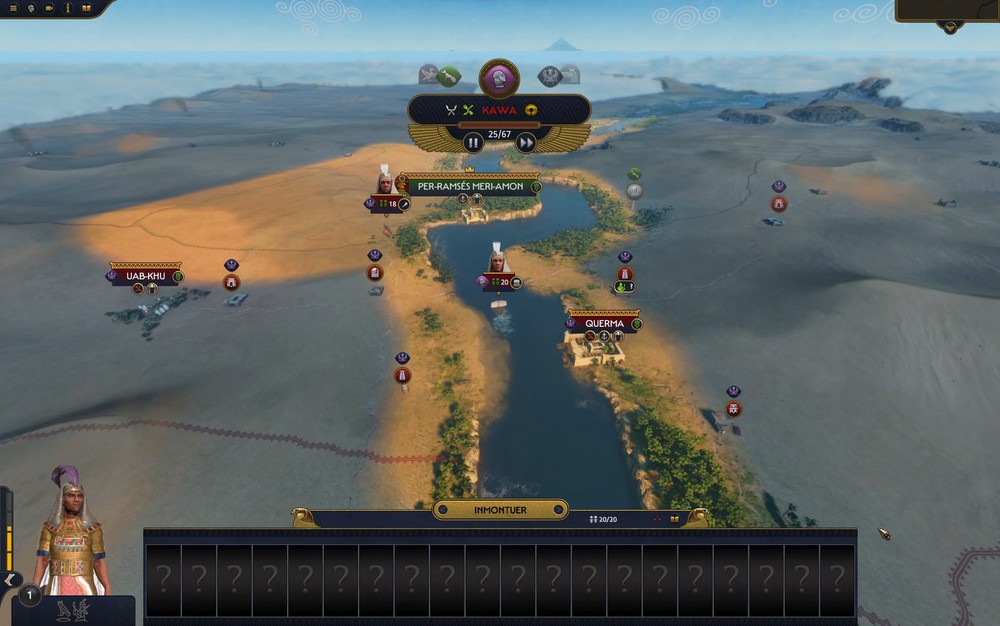Image resolution: width=1000 pixels, height=626 pixels.
Task: Select the Per-Ramsés Meri-Amon settlement label
Action: (471, 186)
